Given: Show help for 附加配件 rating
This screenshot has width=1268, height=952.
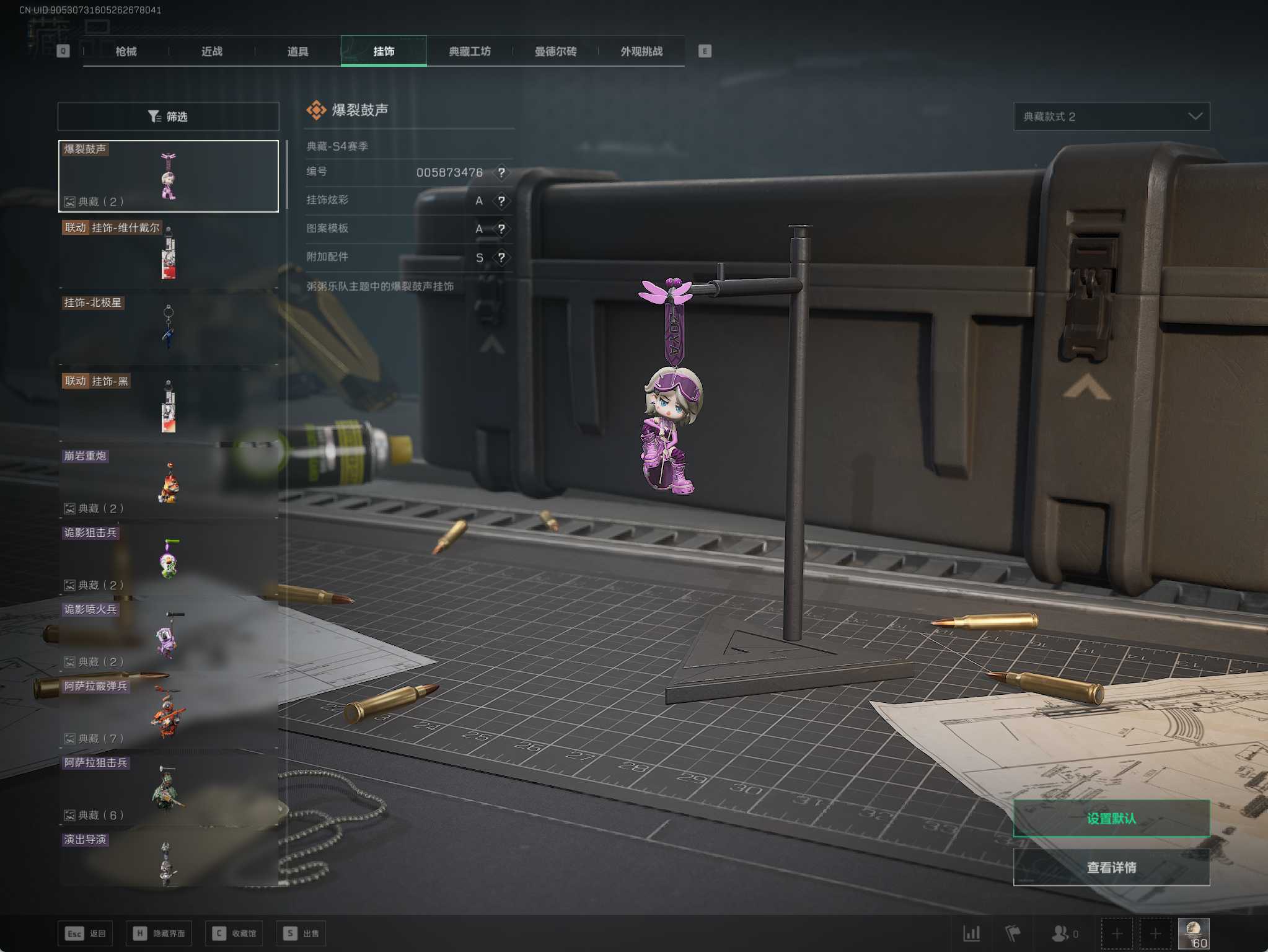Looking at the screenshot, I should click(501, 257).
